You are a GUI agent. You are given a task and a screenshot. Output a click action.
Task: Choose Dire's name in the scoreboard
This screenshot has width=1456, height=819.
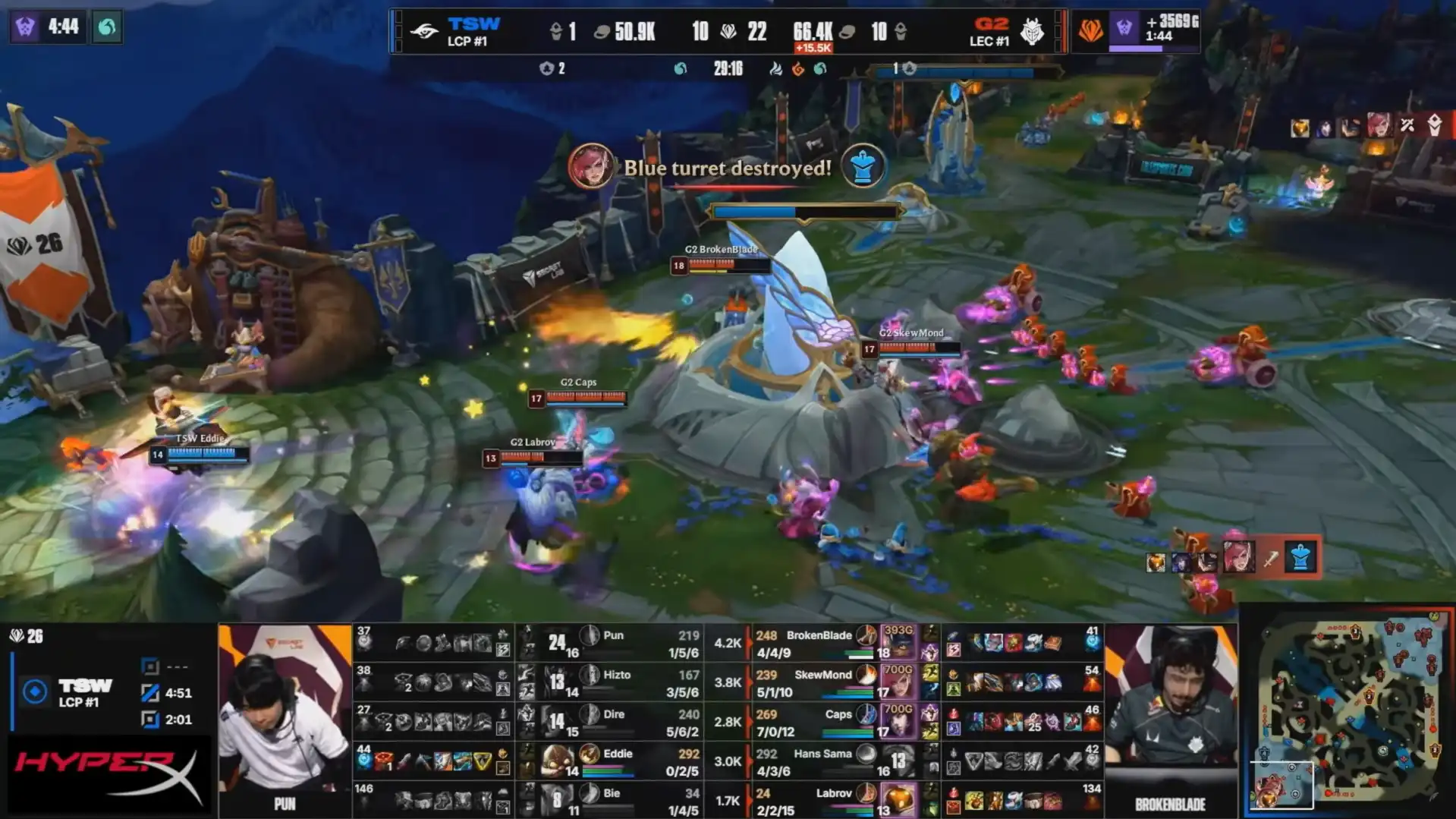pos(614,714)
